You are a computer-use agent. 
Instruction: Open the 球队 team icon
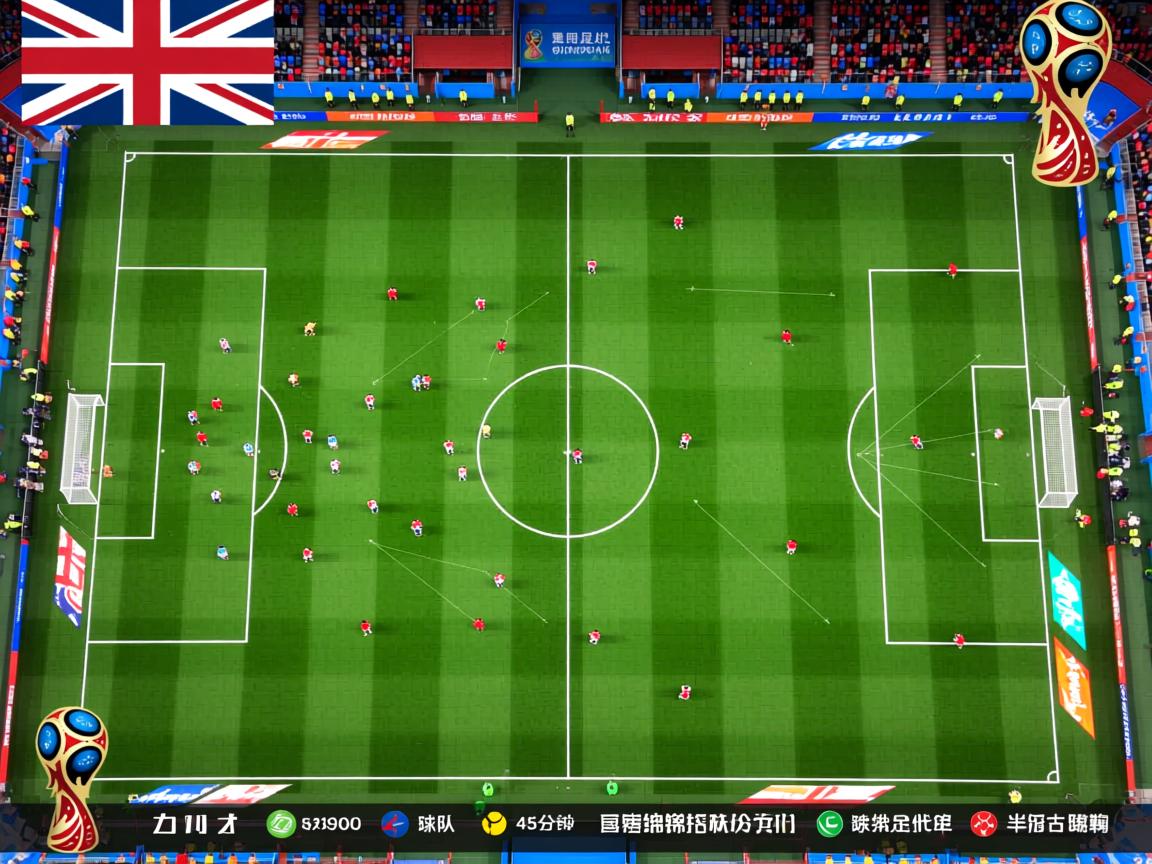pyautogui.click(x=395, y=824)
